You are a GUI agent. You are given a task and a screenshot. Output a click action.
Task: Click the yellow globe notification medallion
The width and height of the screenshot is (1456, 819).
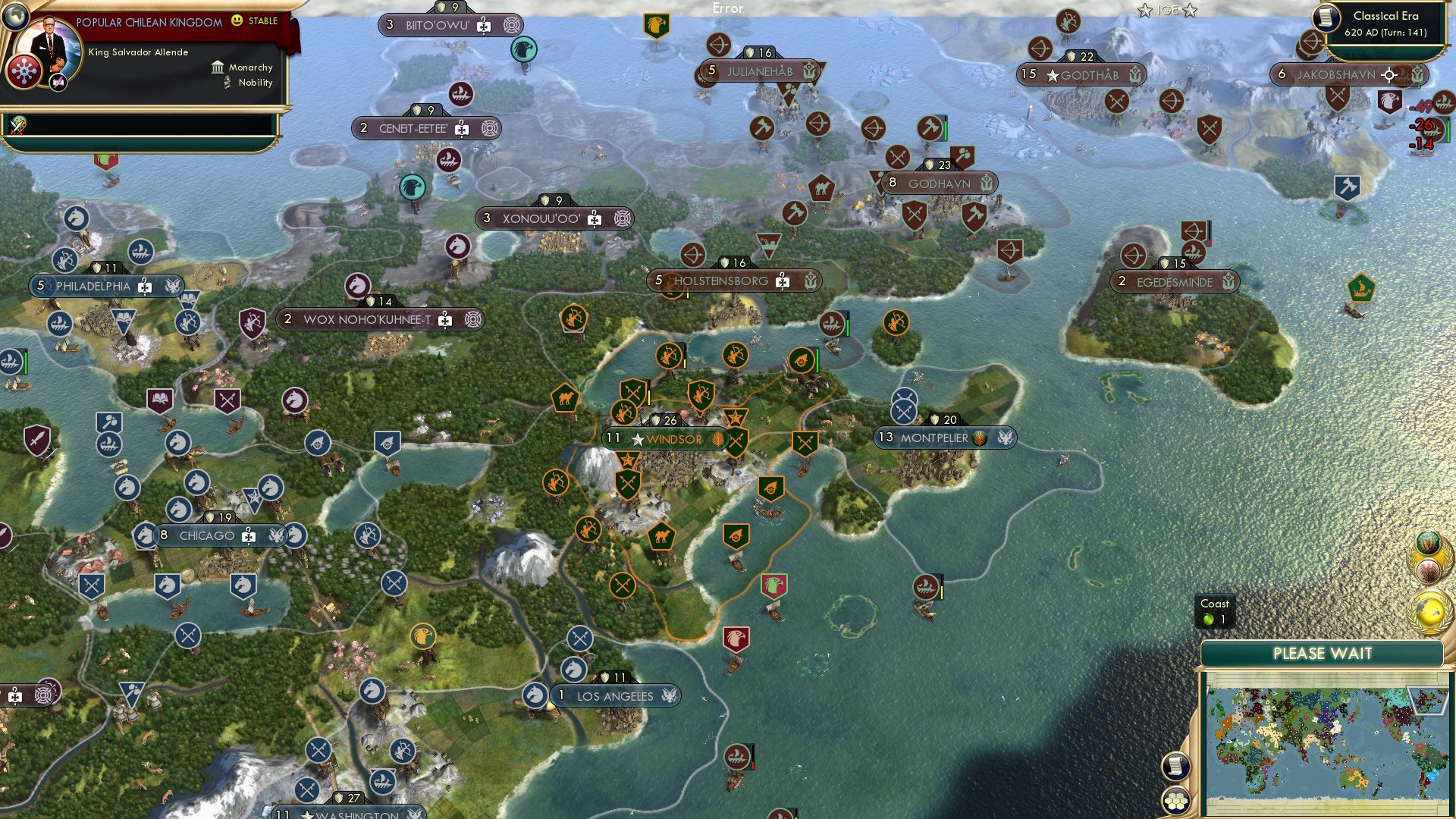pyautogui.click(x=1429, y=609)
